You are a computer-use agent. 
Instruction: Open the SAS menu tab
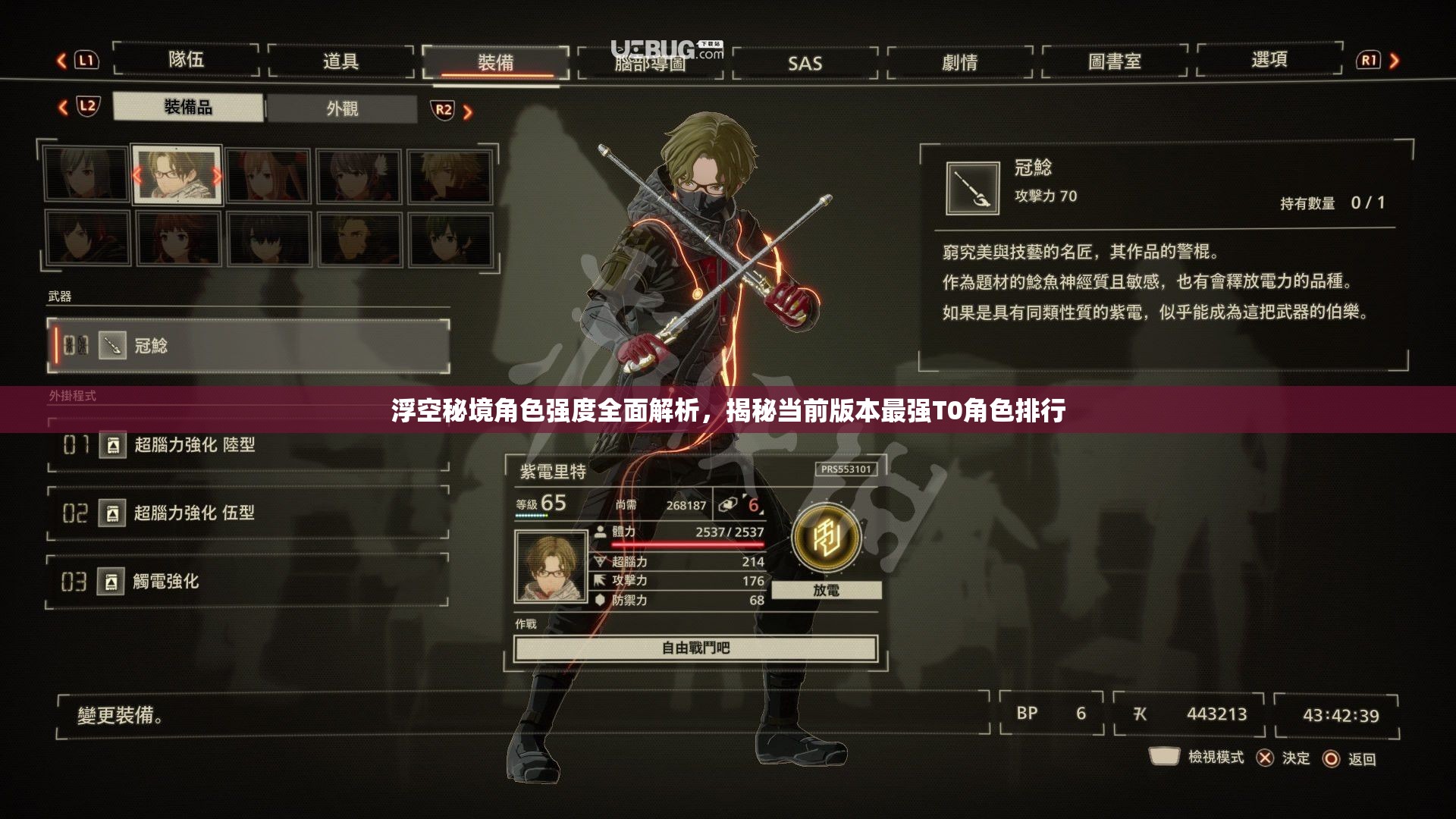click(805, 64)
